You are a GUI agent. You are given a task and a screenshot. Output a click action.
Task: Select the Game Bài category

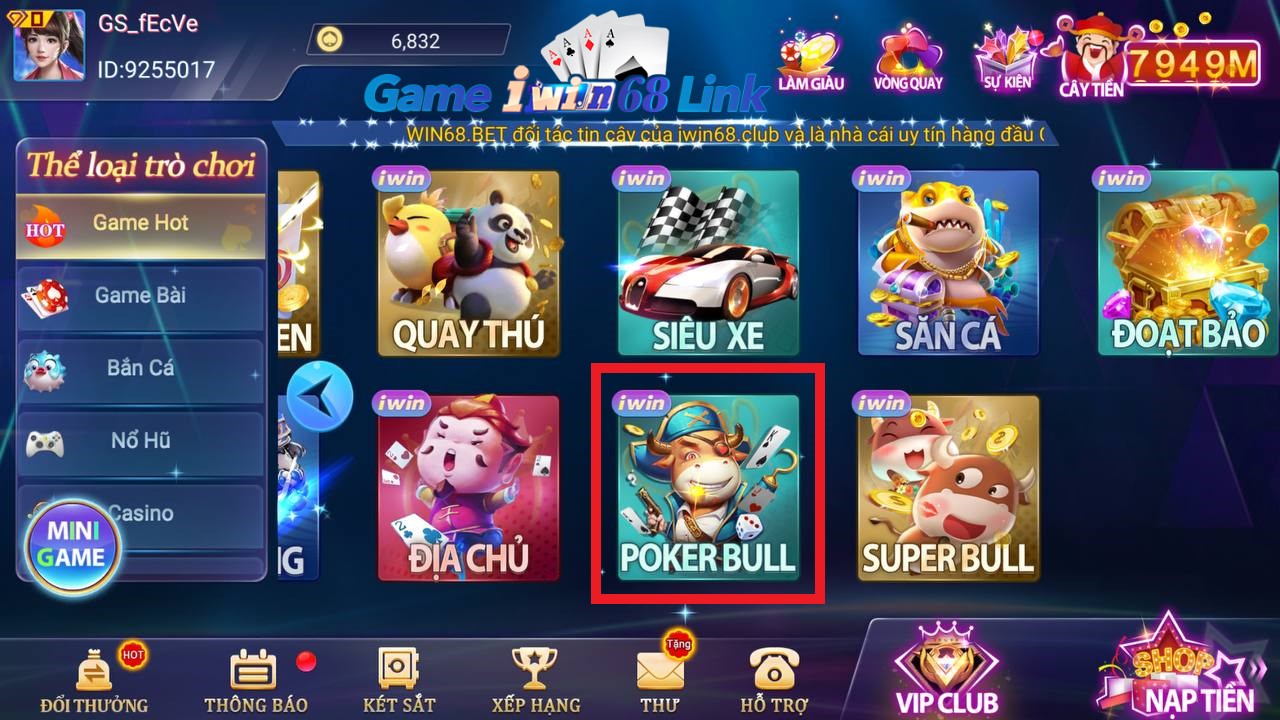point(141,296)
